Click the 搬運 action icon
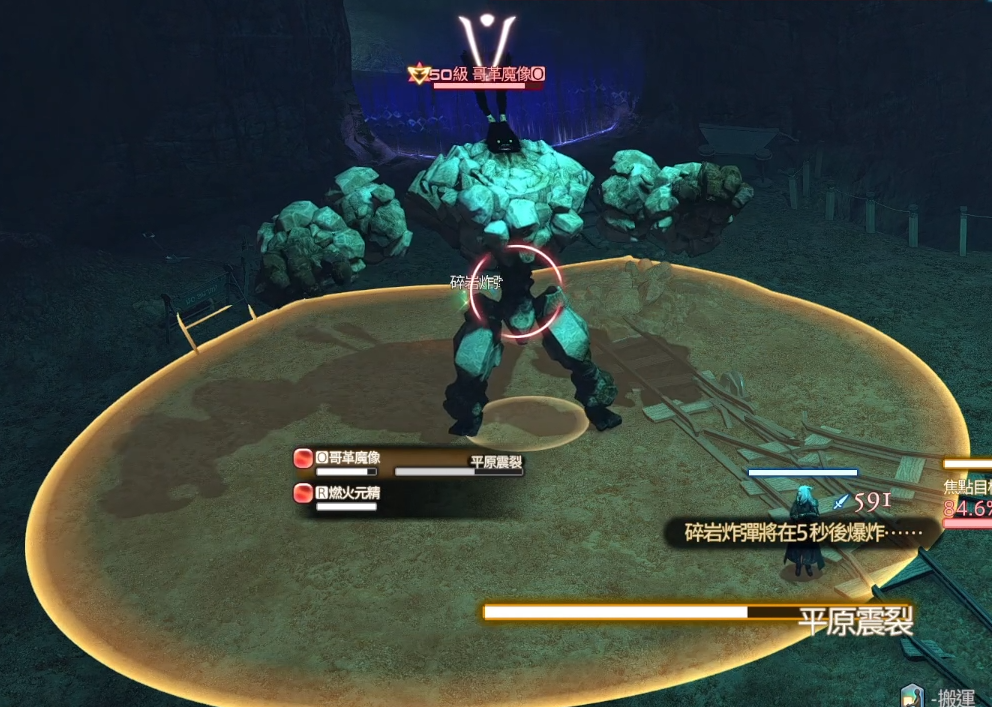The image size is (992, 707). [x=911, y=696]
